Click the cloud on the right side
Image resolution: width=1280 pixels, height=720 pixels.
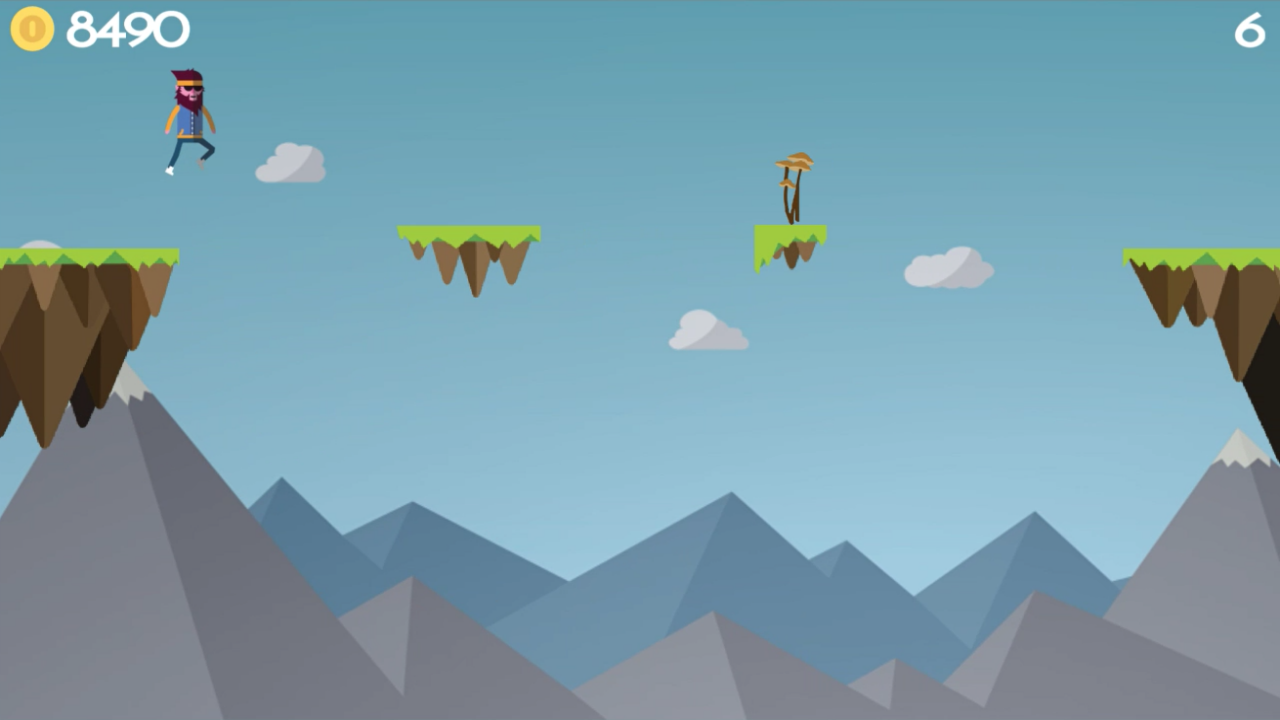point(948,266)
